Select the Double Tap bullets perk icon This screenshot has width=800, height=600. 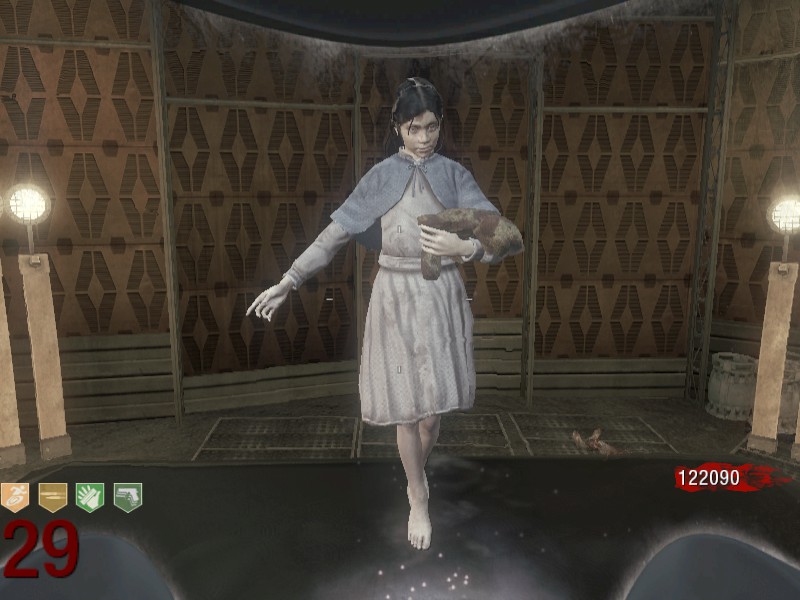point(53,497)
